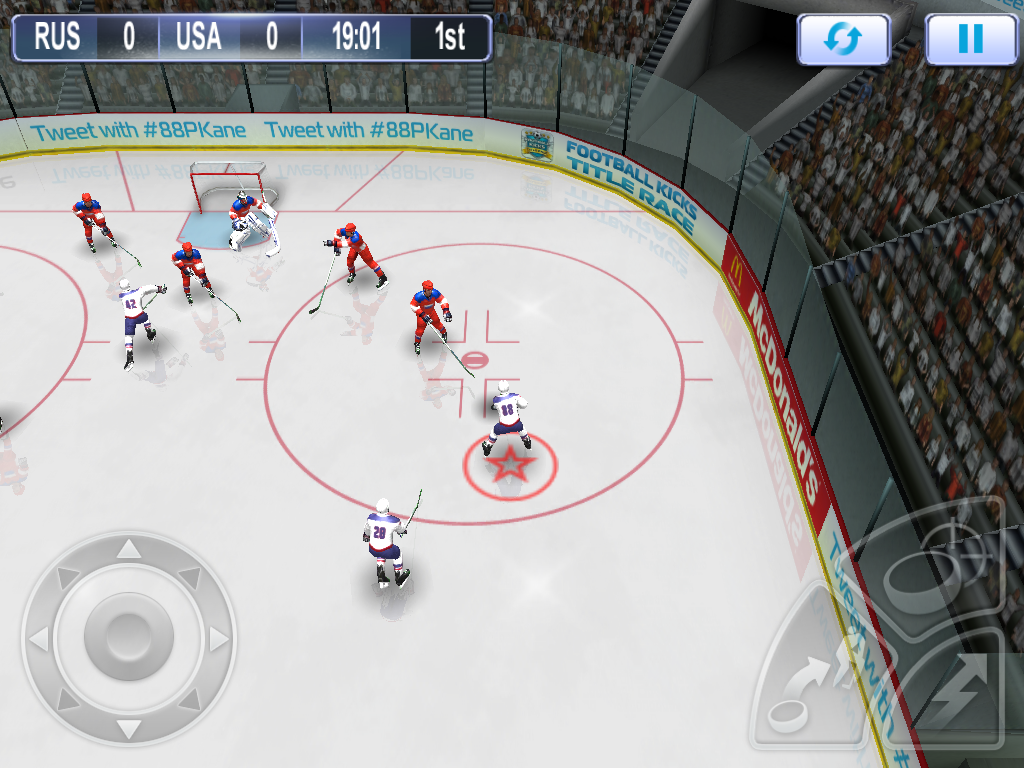
Task: Tap the joystick's left arrow
Action: tap(39, 638)
